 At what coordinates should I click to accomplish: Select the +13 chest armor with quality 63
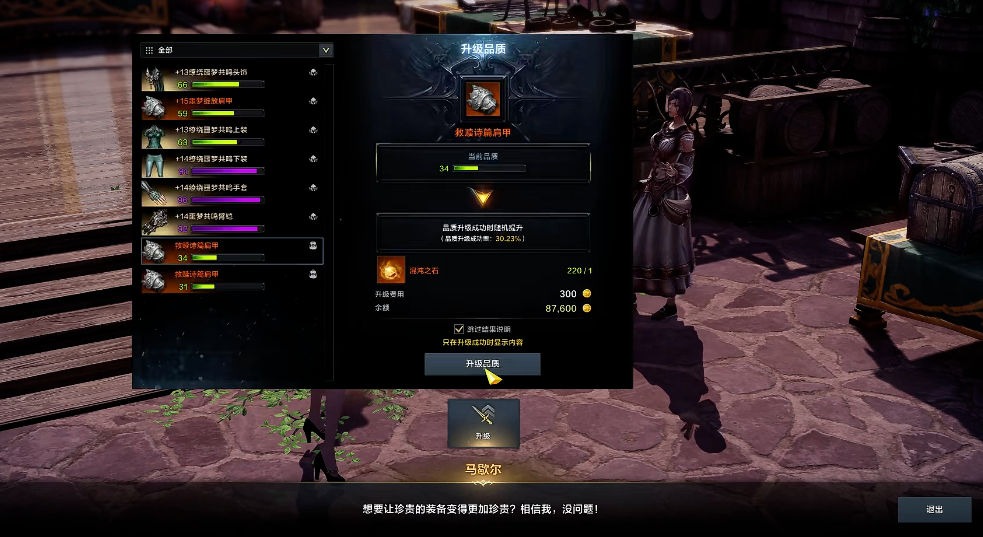tap(232, 135)
